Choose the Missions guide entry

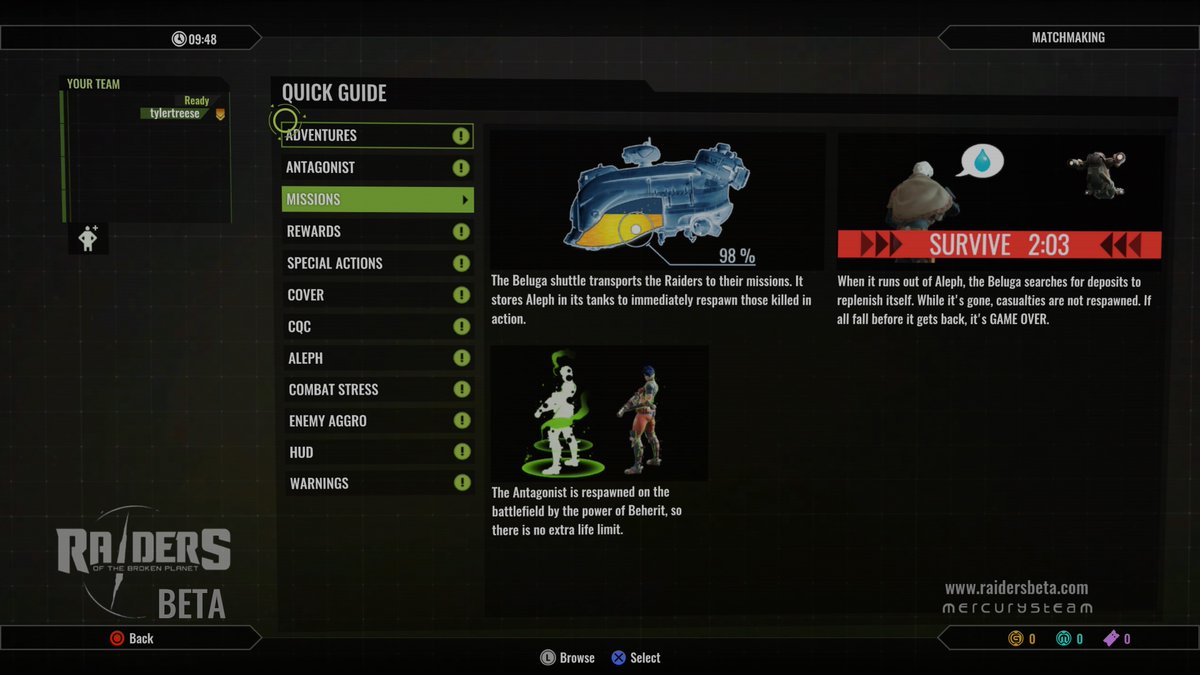coord(377,200)
